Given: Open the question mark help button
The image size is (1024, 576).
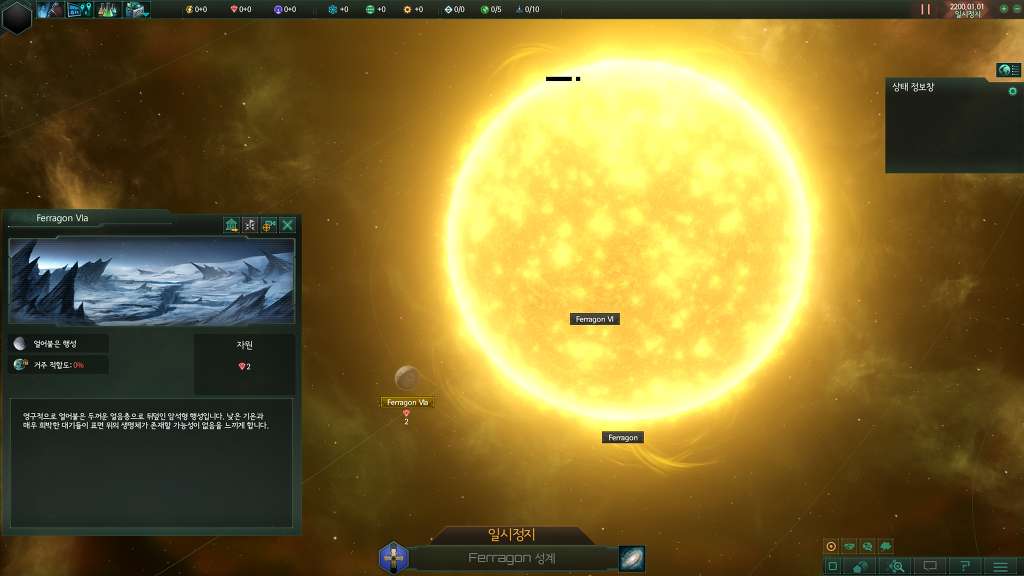Looking at the screenshot, I should 965,566.
